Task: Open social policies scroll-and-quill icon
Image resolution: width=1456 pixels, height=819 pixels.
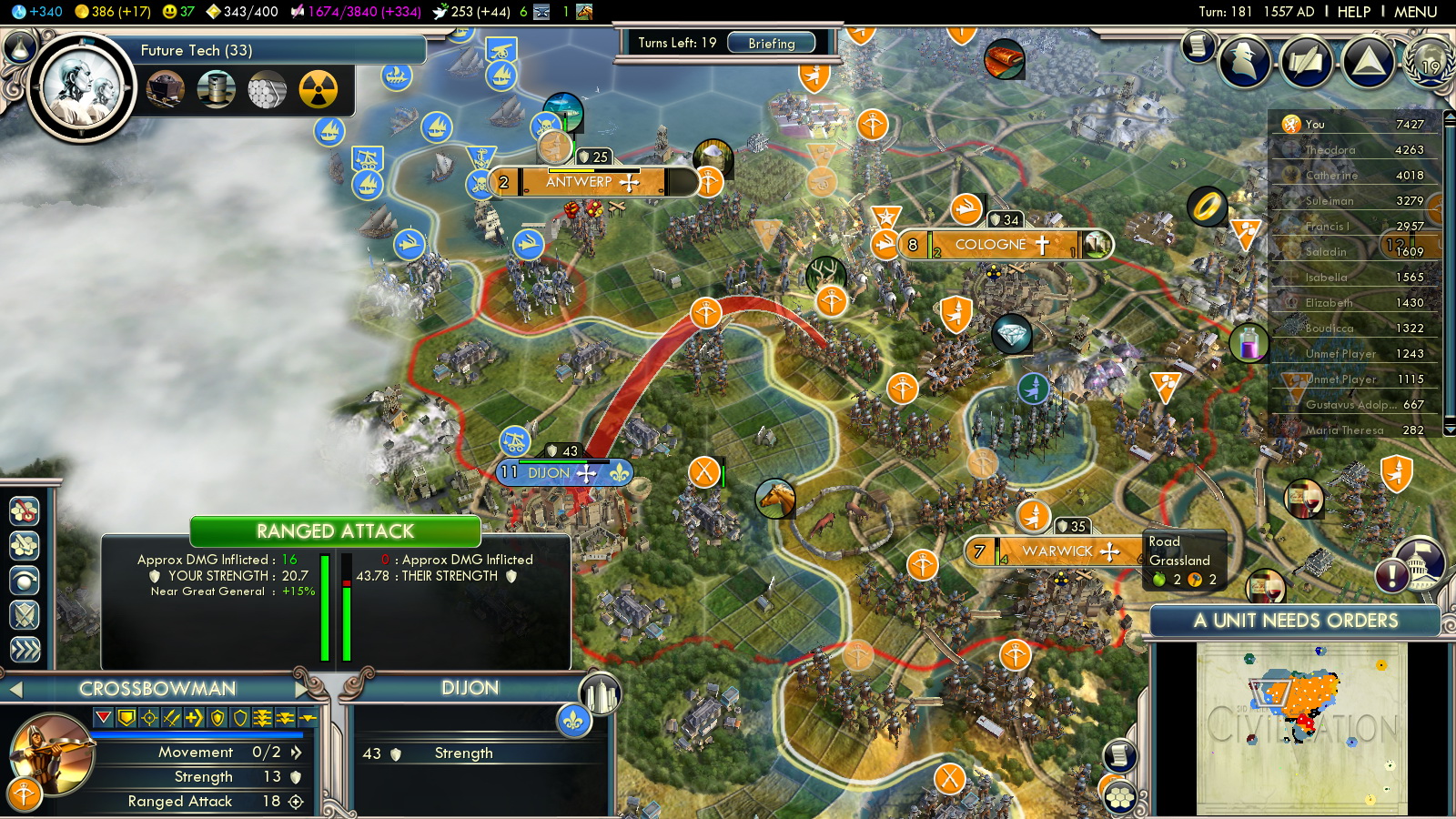Action: (x=1307, y=61)
